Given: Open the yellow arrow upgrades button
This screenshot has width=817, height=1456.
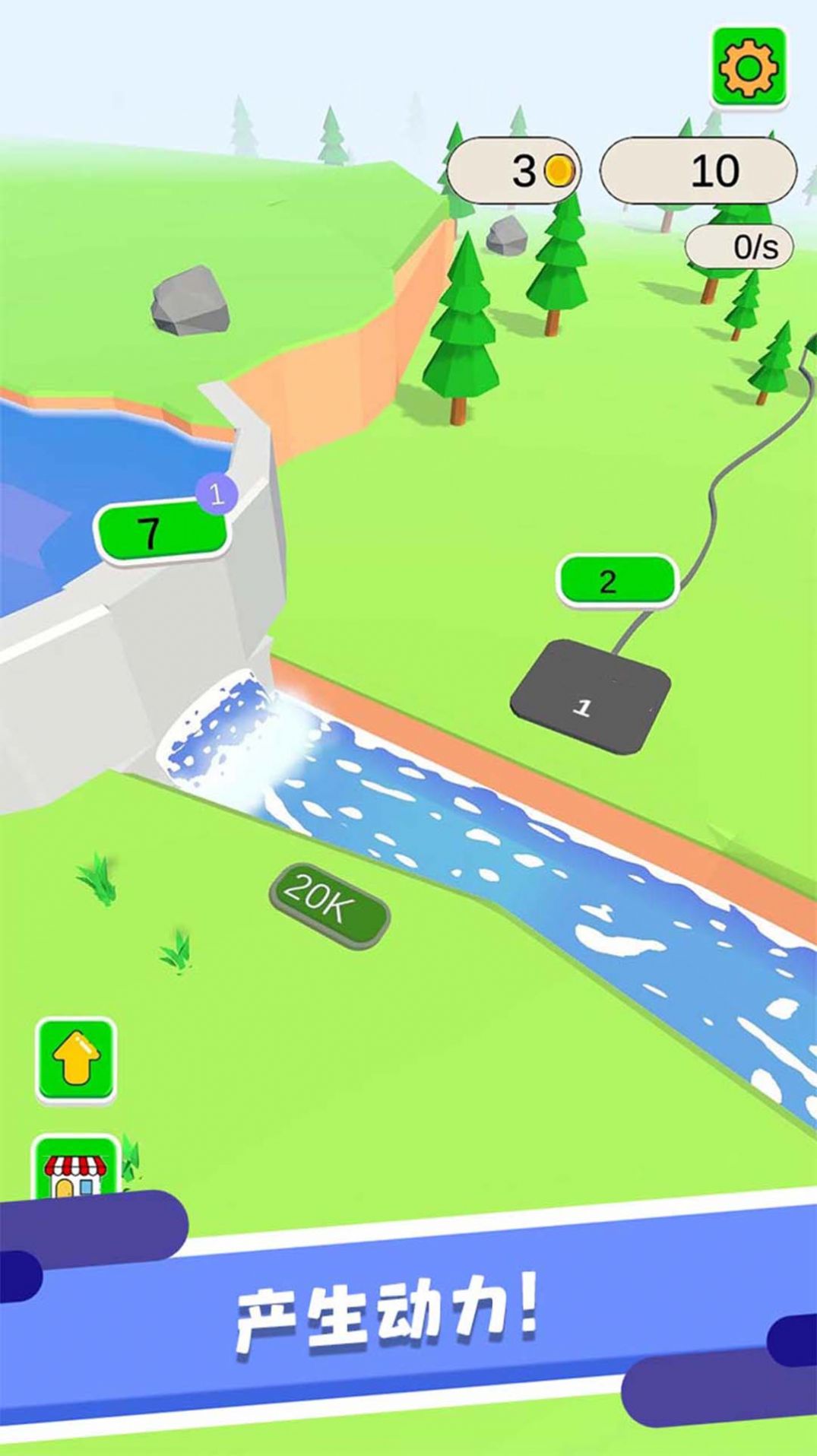Looking at the screenshot, I should [x=76, y=1060].
